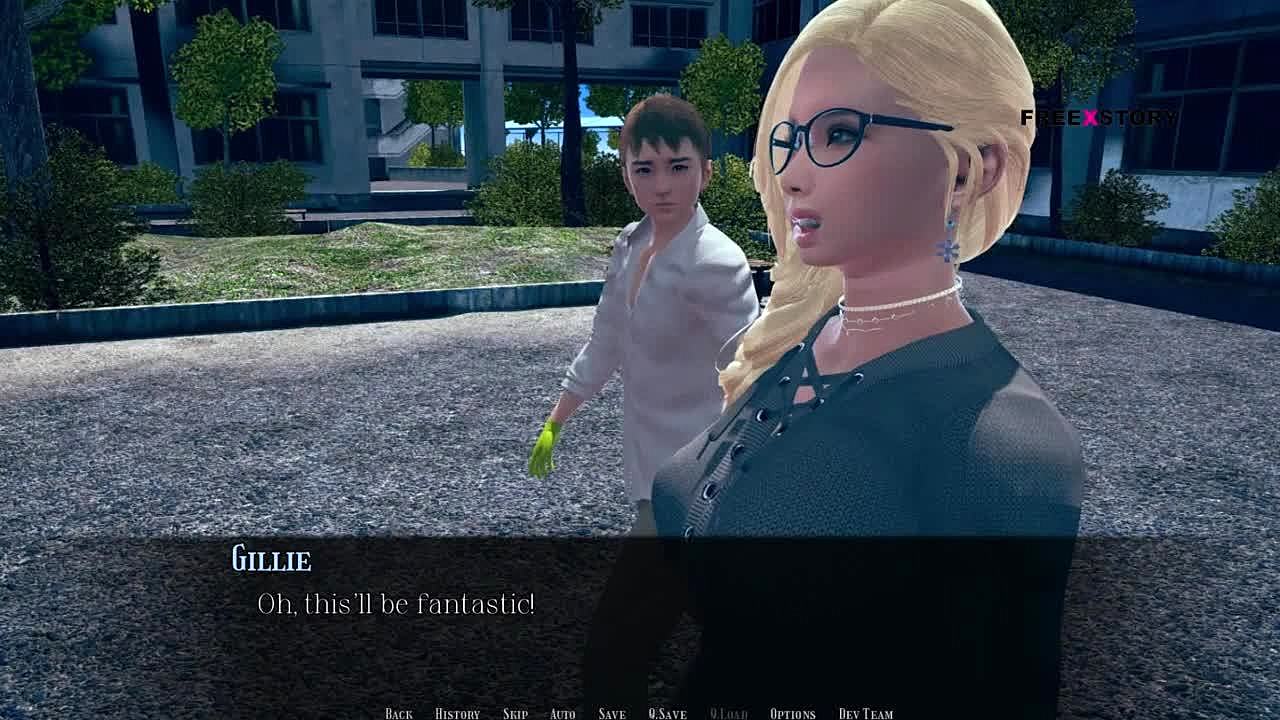
Task: Open the Save game screen
Action: [x=612, y=713]
